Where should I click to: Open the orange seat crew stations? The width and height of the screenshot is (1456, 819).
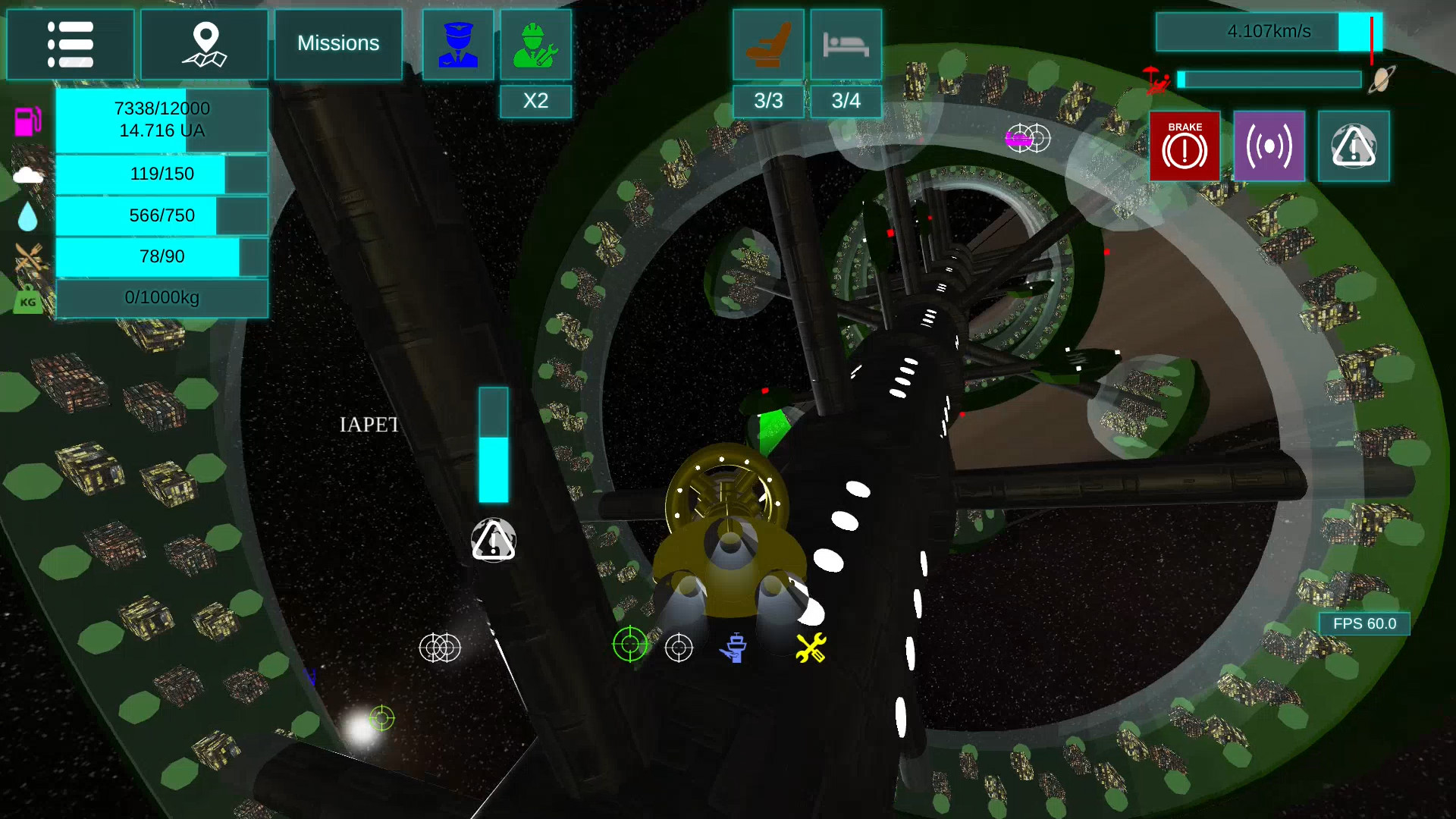[x=768, y=45]
